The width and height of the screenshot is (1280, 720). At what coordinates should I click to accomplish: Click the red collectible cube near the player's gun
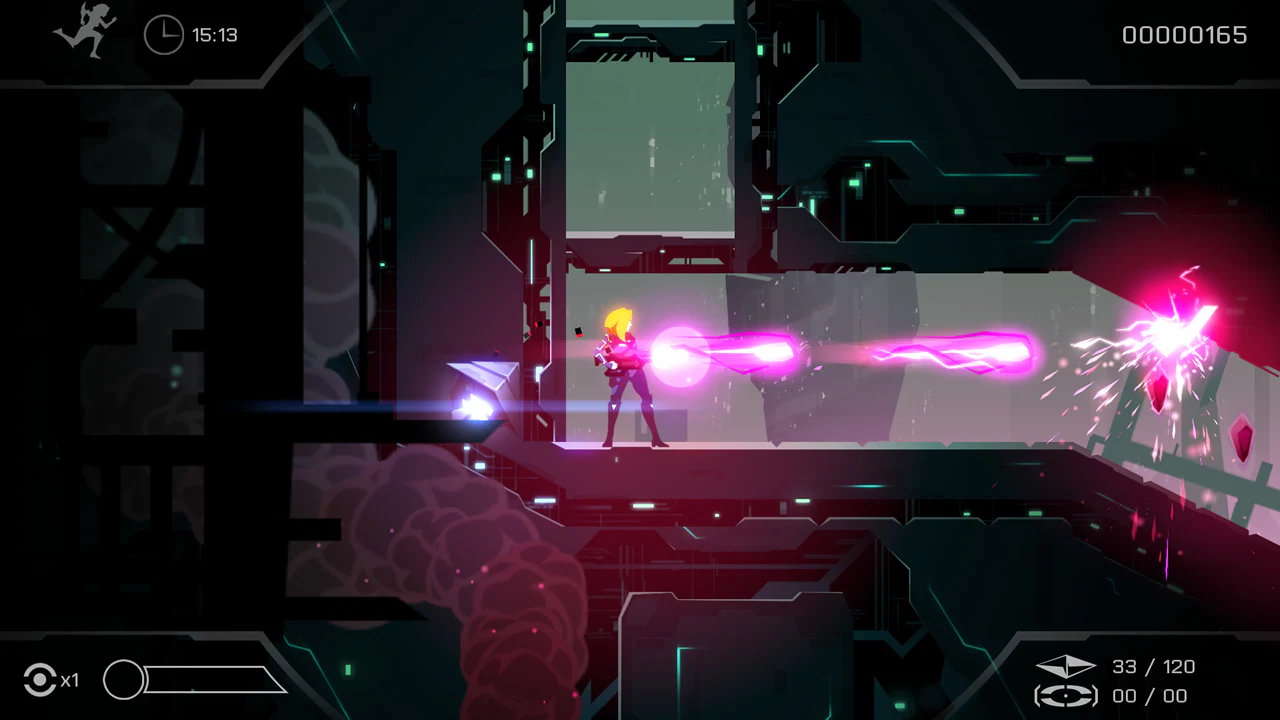(x=578, y=330)
